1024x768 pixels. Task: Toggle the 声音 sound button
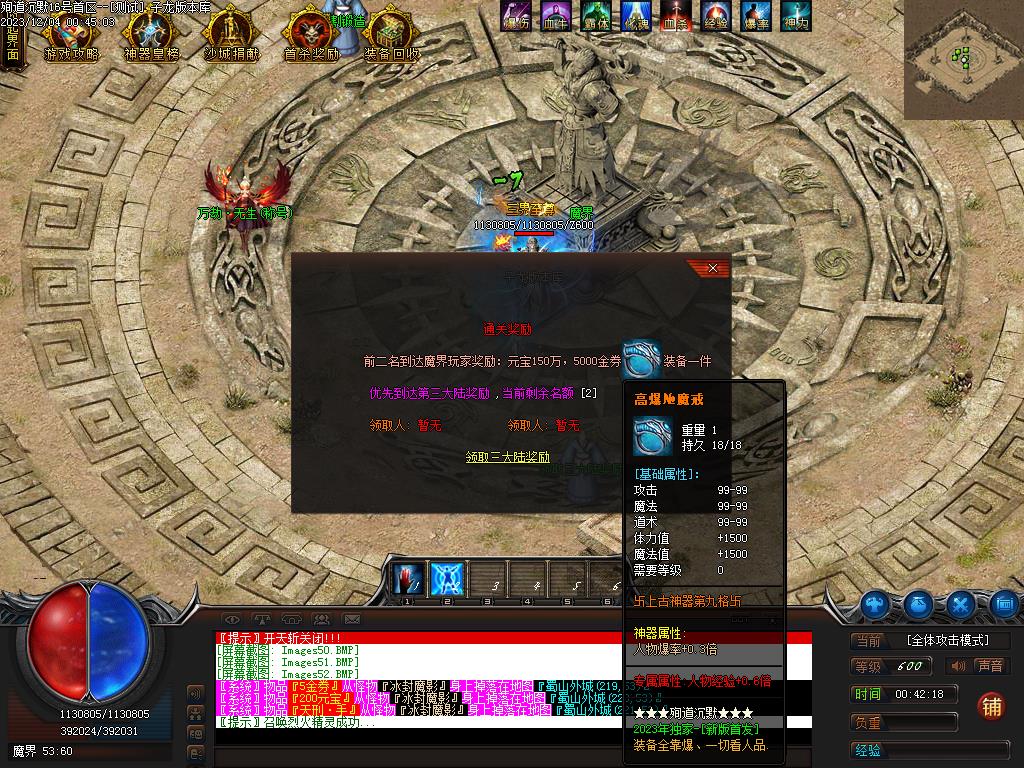click(979, 666)
